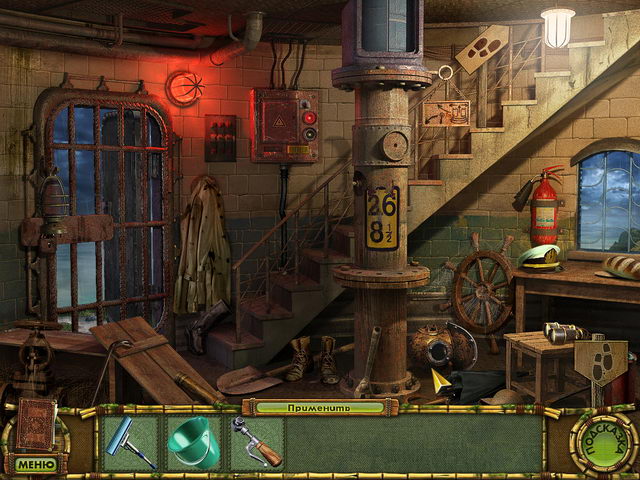The image size is (640, 480).
Task: Open the brown journal book
Action: (x=35, y=425)
